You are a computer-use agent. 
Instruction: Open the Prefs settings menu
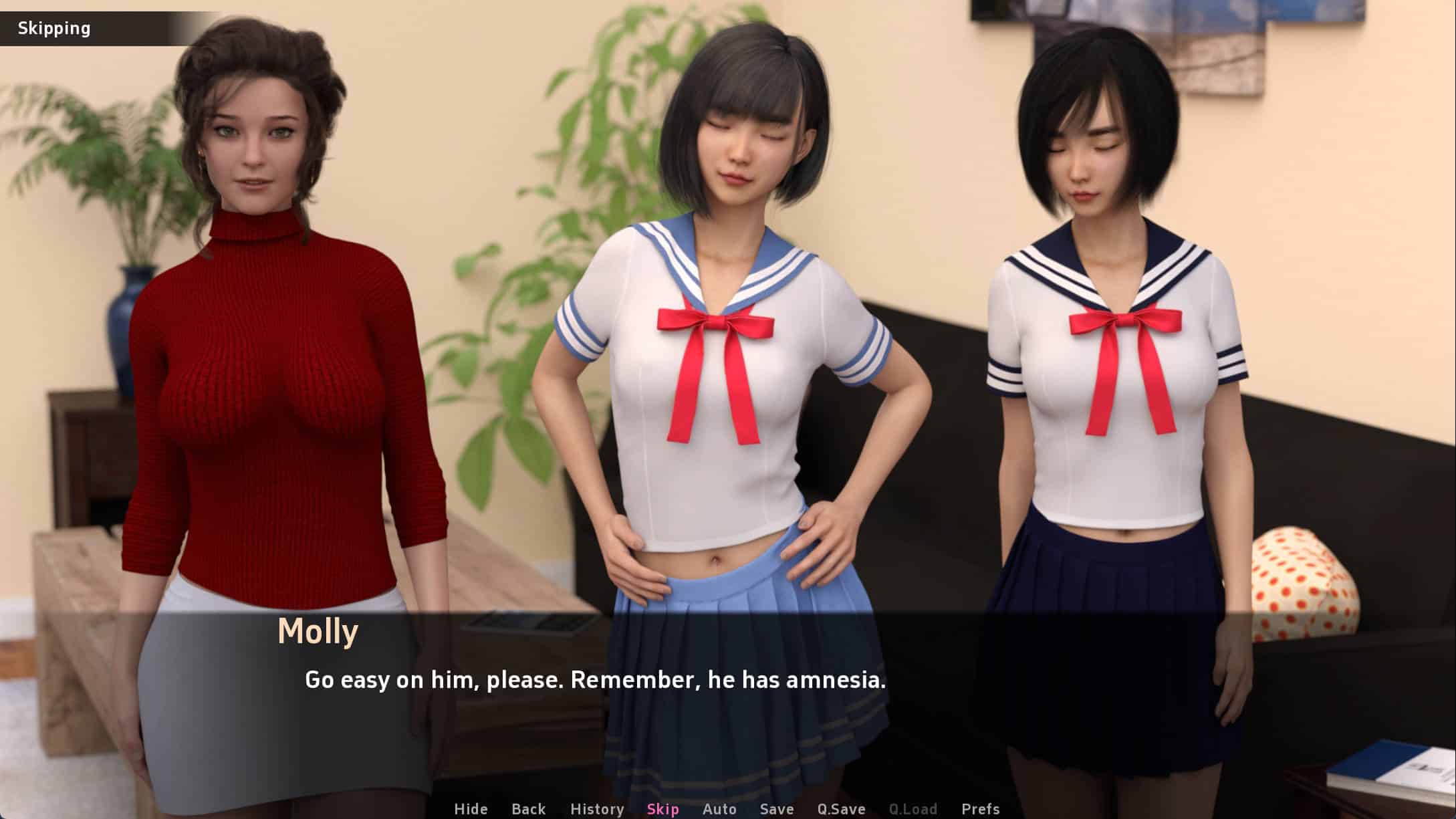(x=980, y=809)
